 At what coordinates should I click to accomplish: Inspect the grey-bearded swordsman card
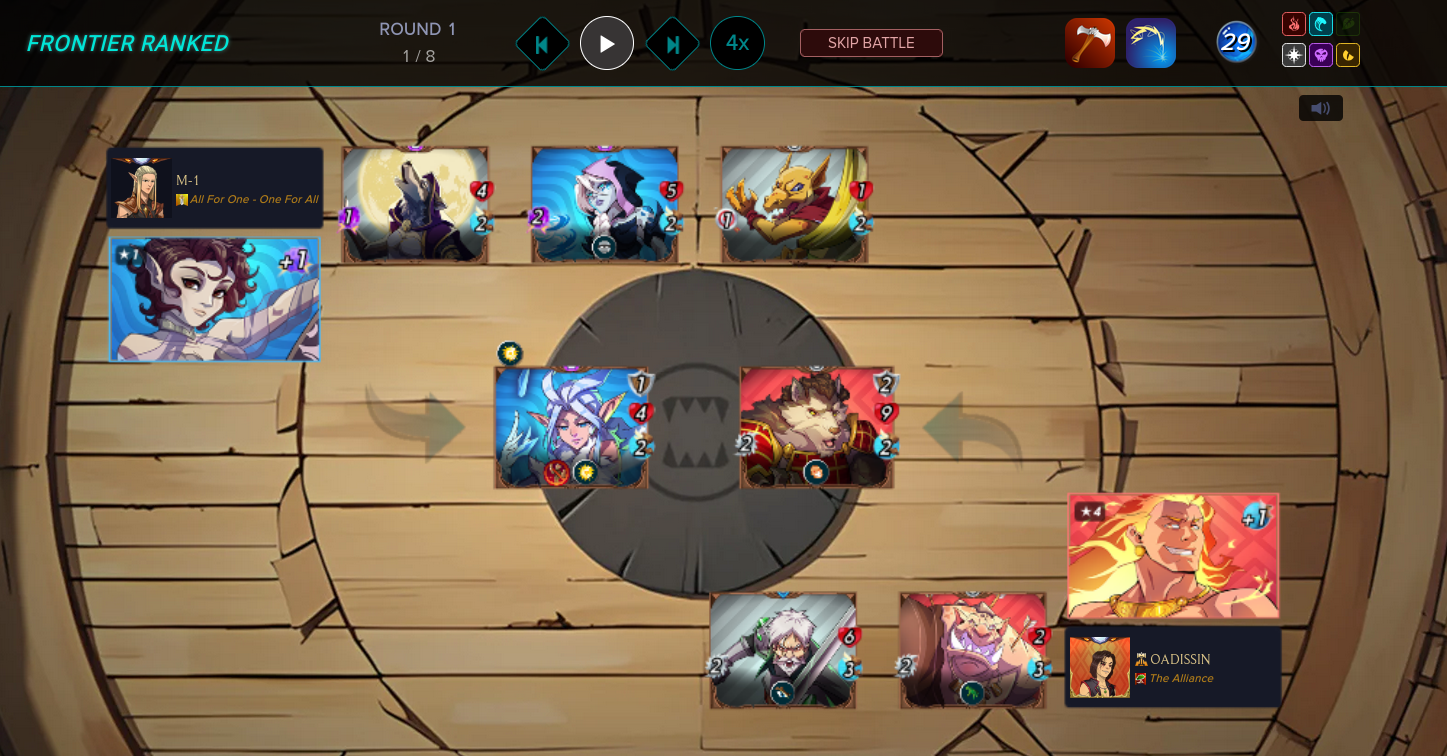click(783, 650)
